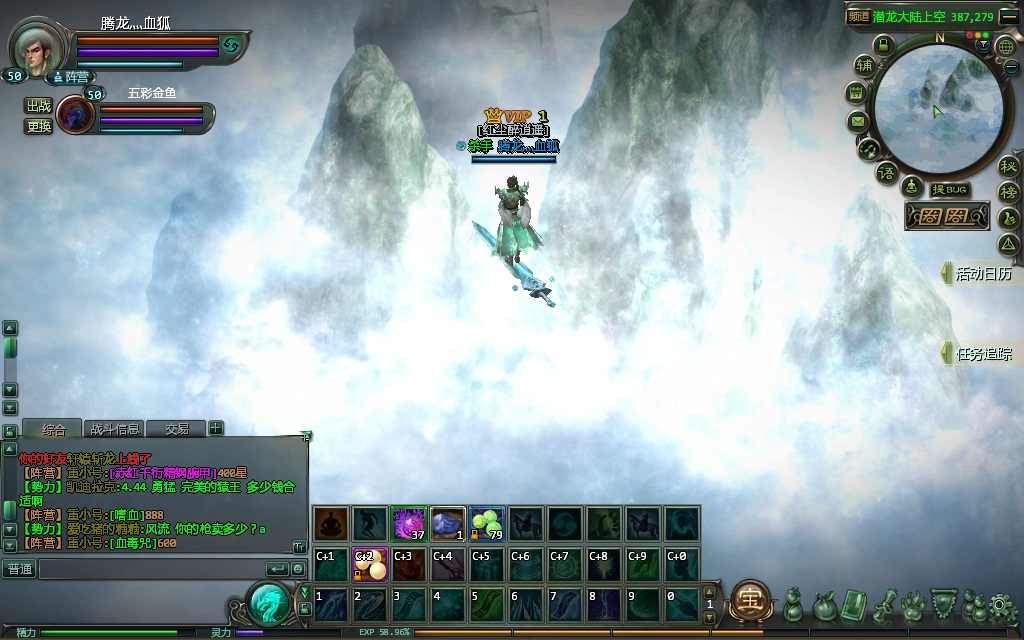
Task: Use the green orbs item with count 79
Action: pyautogui.click(x=487, y=523)
